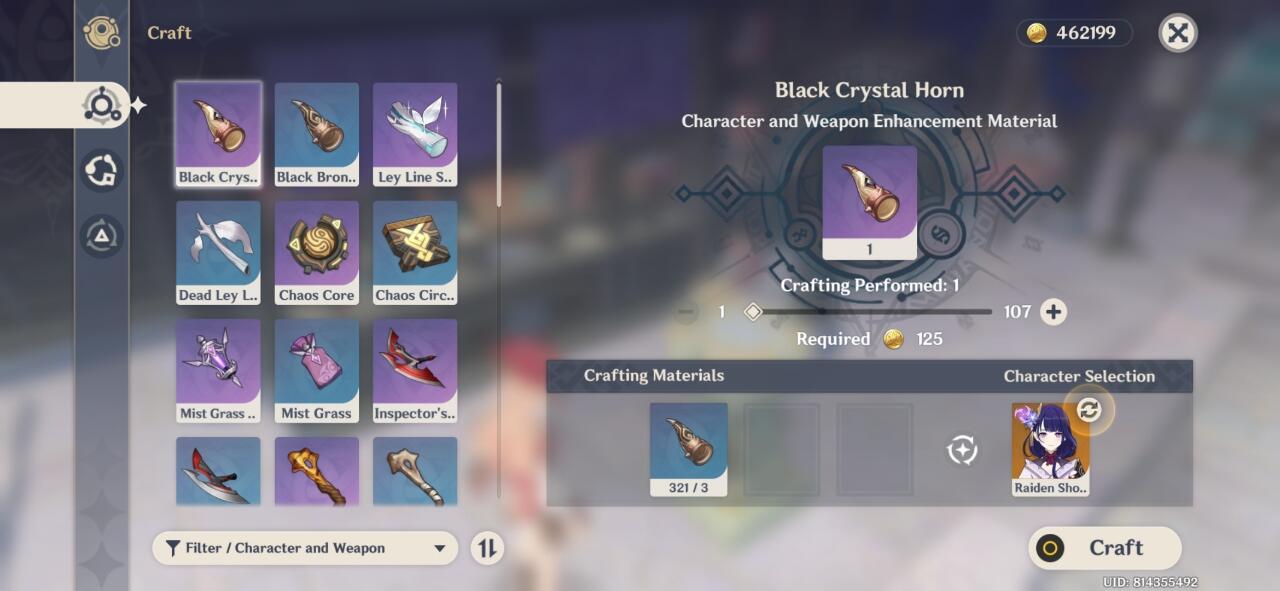
Task: Toggle the sort order arrows button
Action: coord(487,548)
